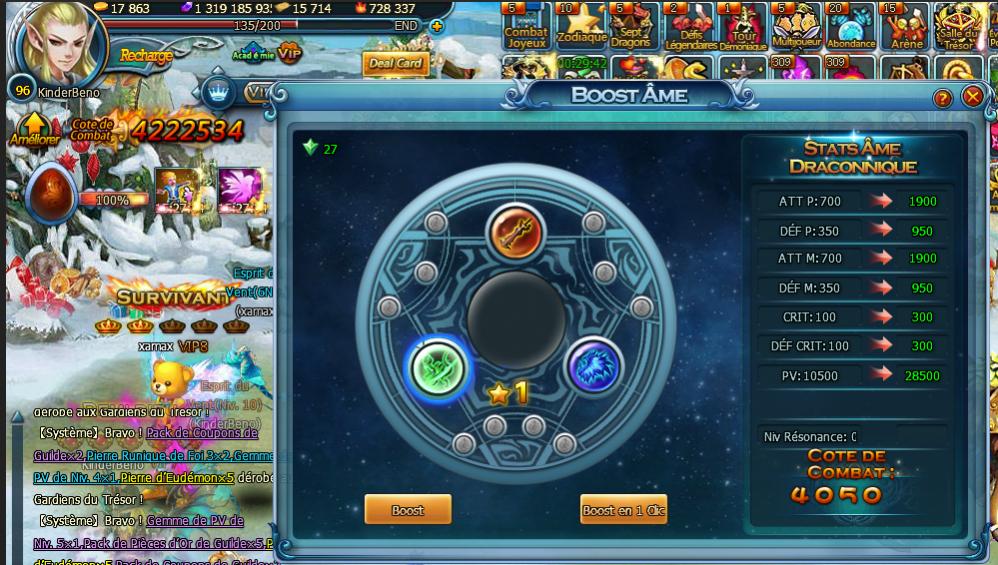Add endurance with the plus button
This screenshot has height=565, width=998.
[x=436, y=26]
